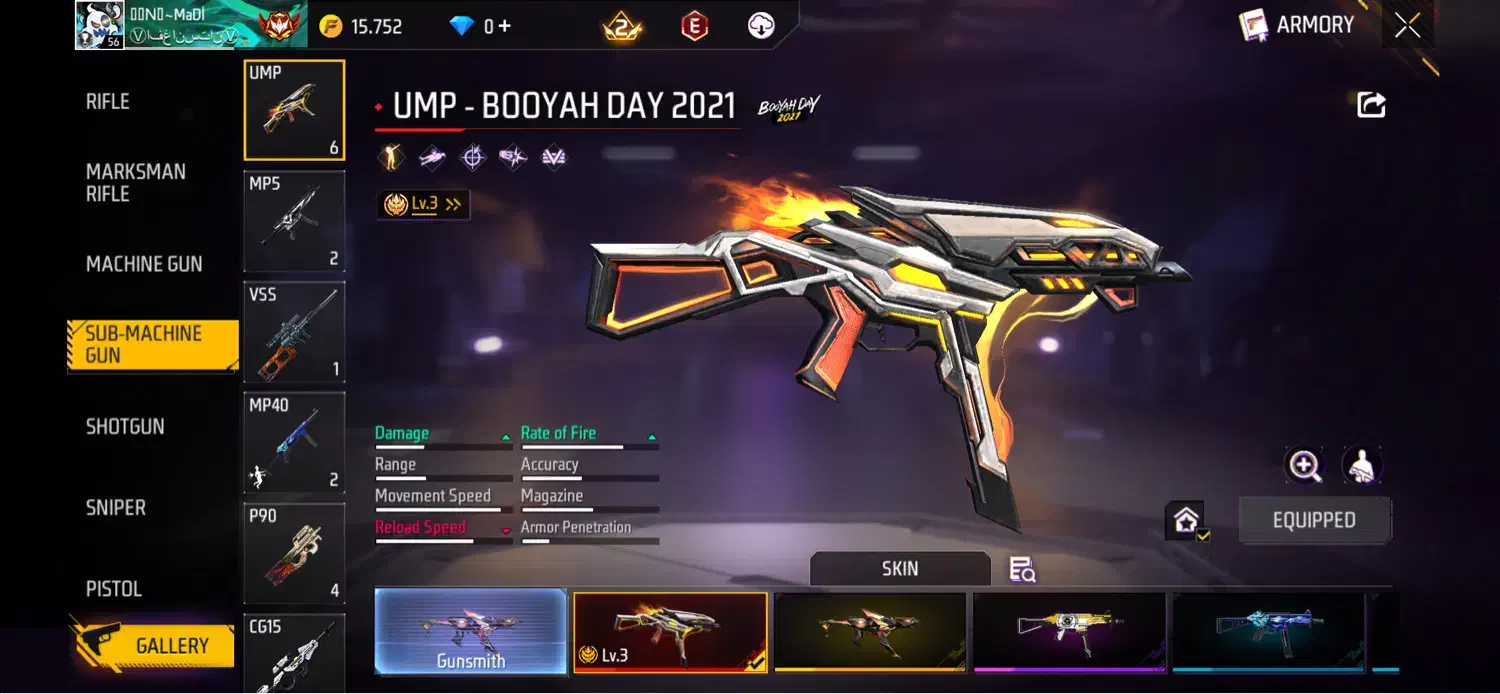Close the Armory screen

point(1407,27)
